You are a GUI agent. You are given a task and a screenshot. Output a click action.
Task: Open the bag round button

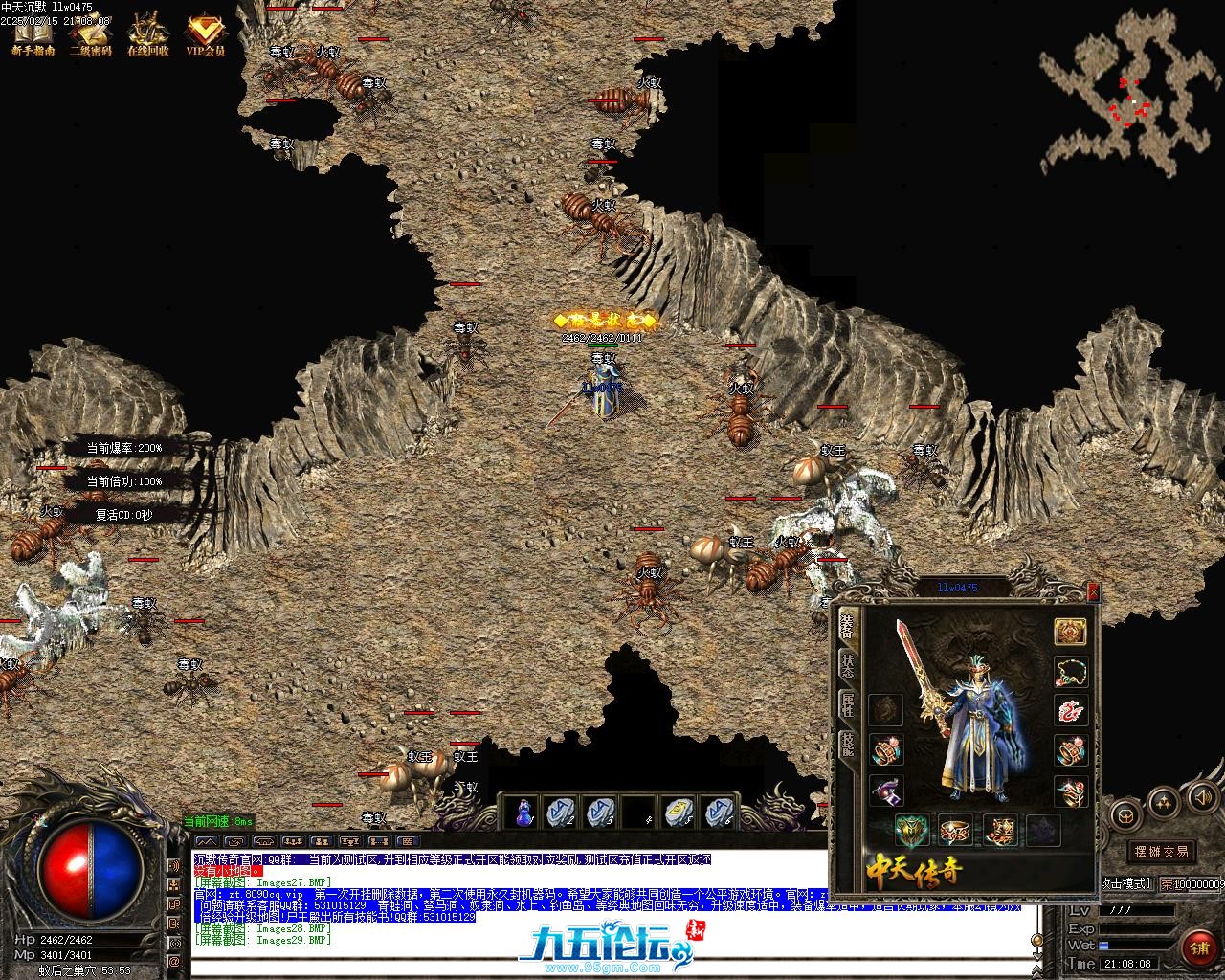[x=1125, y=816]
